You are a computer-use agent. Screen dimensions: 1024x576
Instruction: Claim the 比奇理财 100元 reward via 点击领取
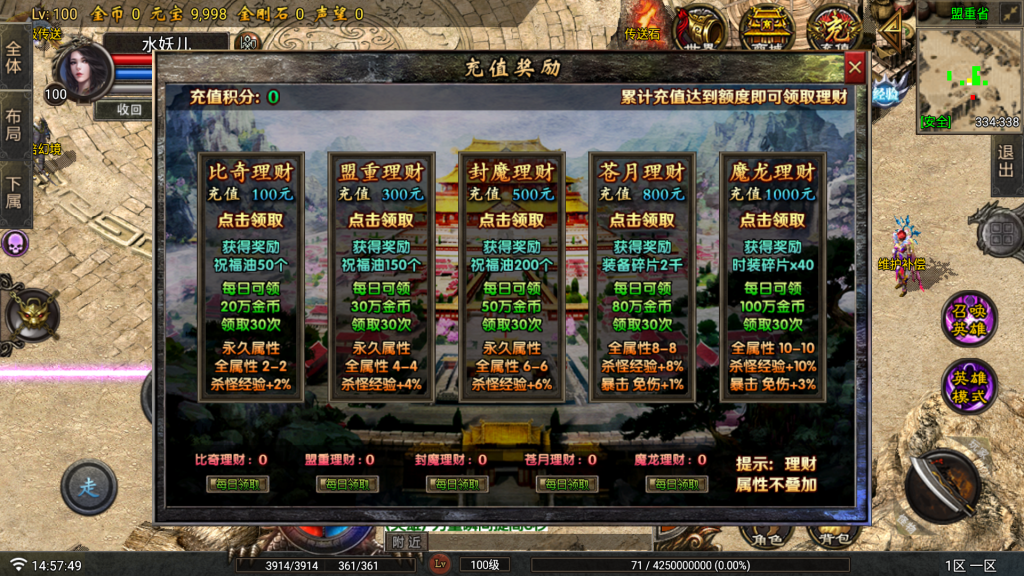point(251,220)
